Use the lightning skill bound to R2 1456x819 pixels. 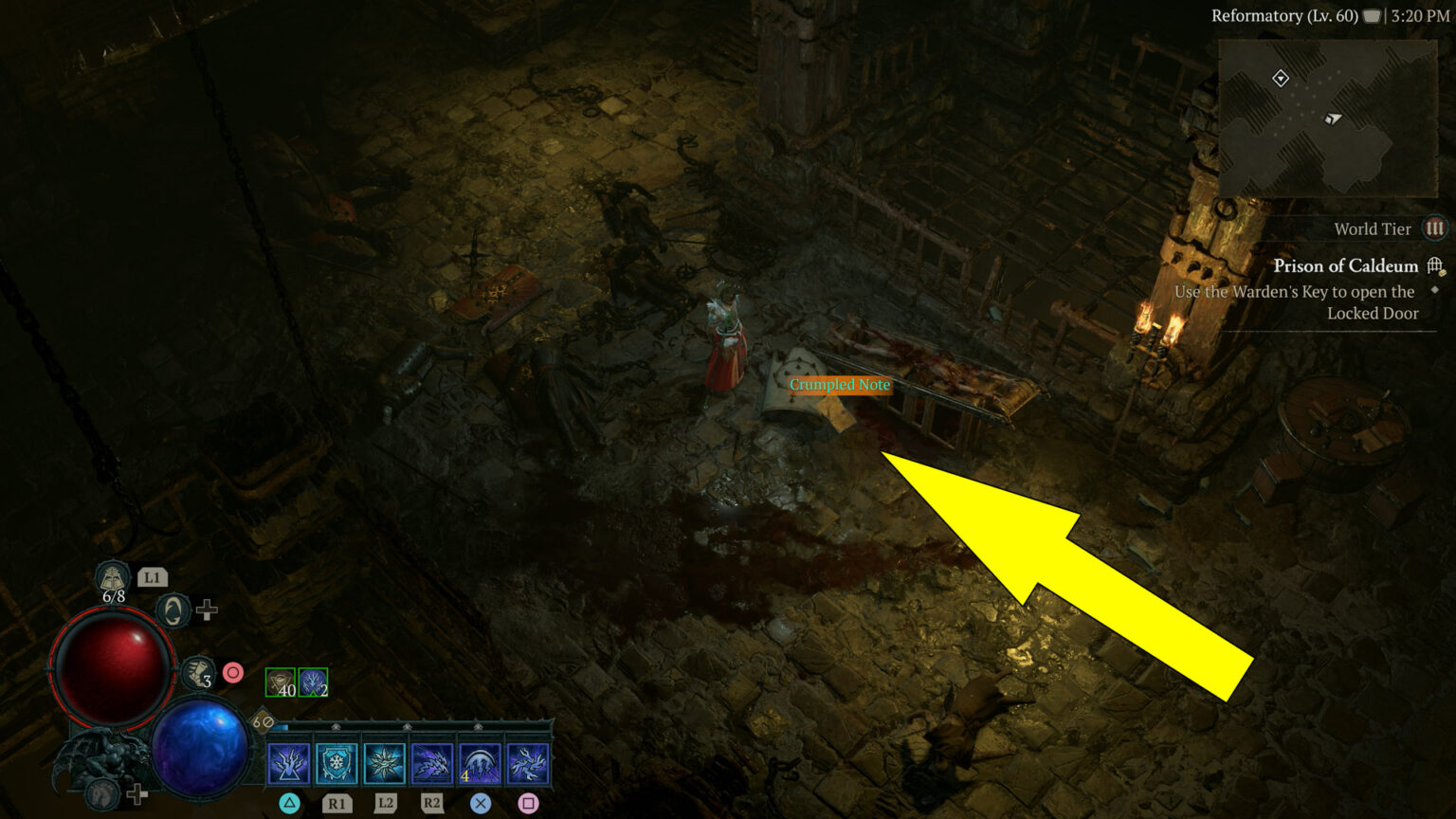pos(430,761)
